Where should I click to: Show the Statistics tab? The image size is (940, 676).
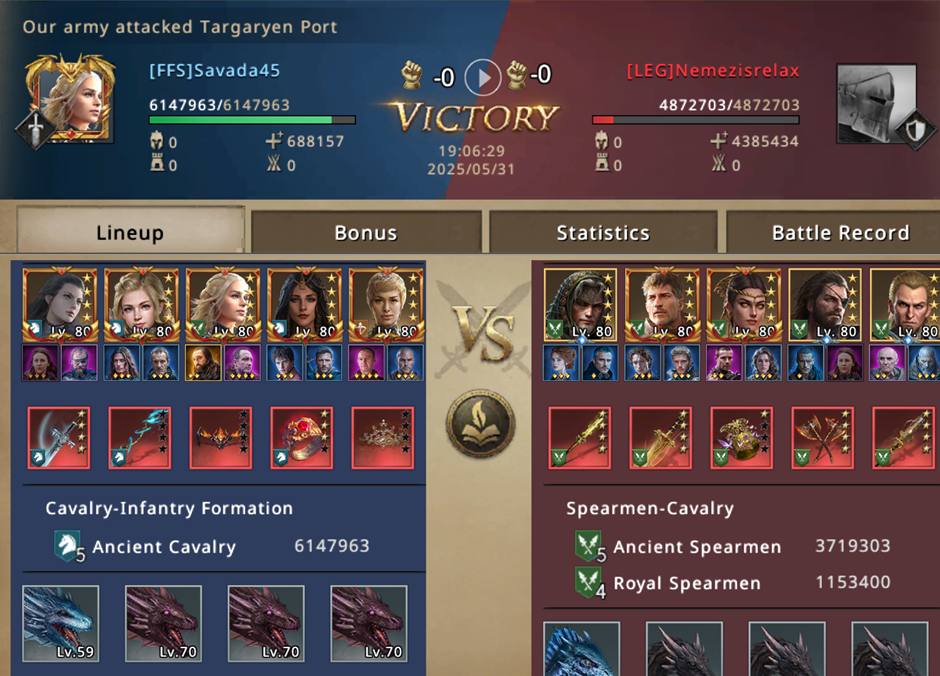602,232
